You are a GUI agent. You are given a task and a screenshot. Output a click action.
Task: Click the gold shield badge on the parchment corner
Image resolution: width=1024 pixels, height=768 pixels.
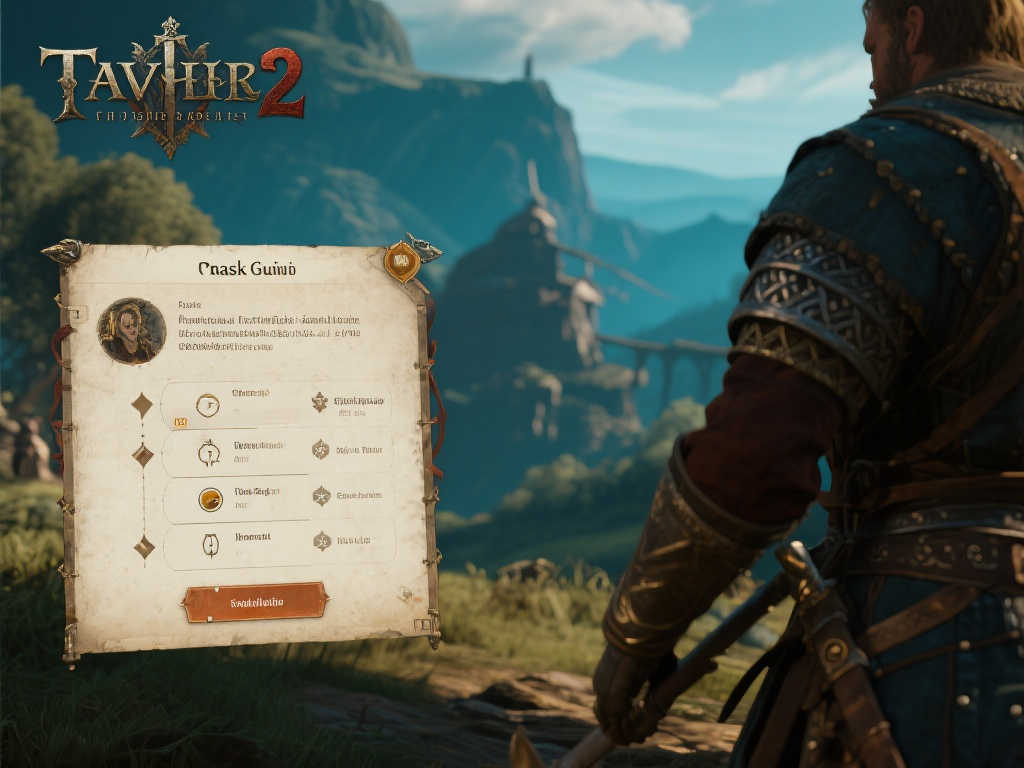click(402, 262)
